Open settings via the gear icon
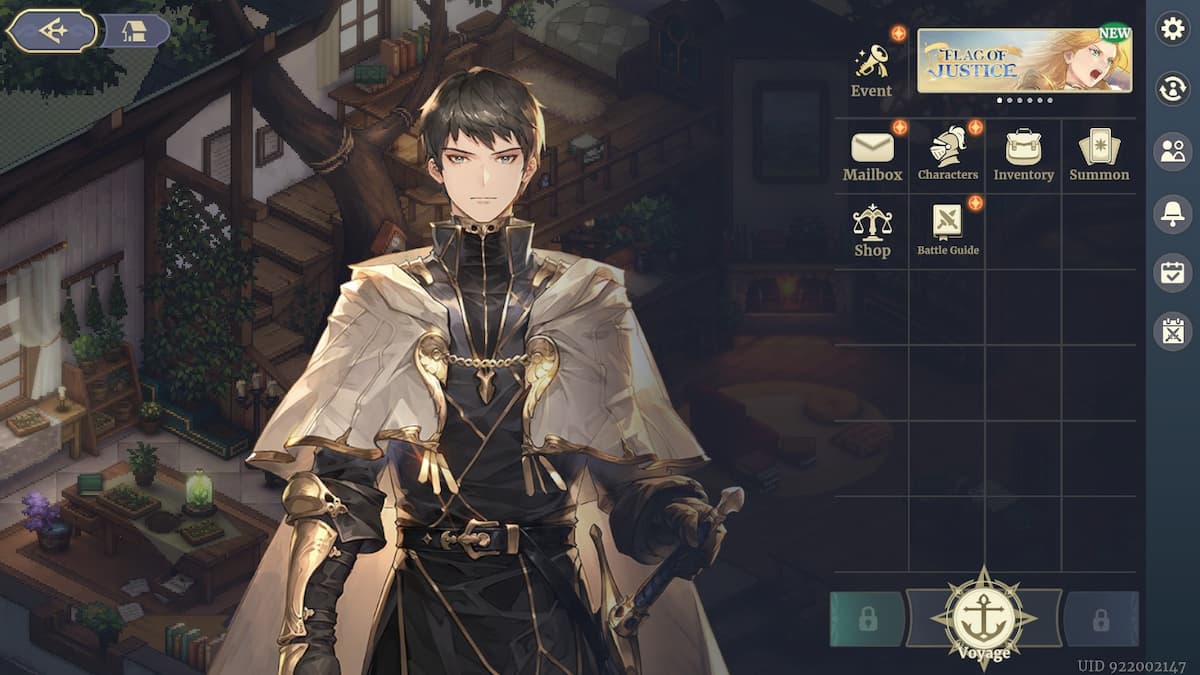This screenshot has width=1200, height=675. pyautogui.click(x=1172, y=29)
